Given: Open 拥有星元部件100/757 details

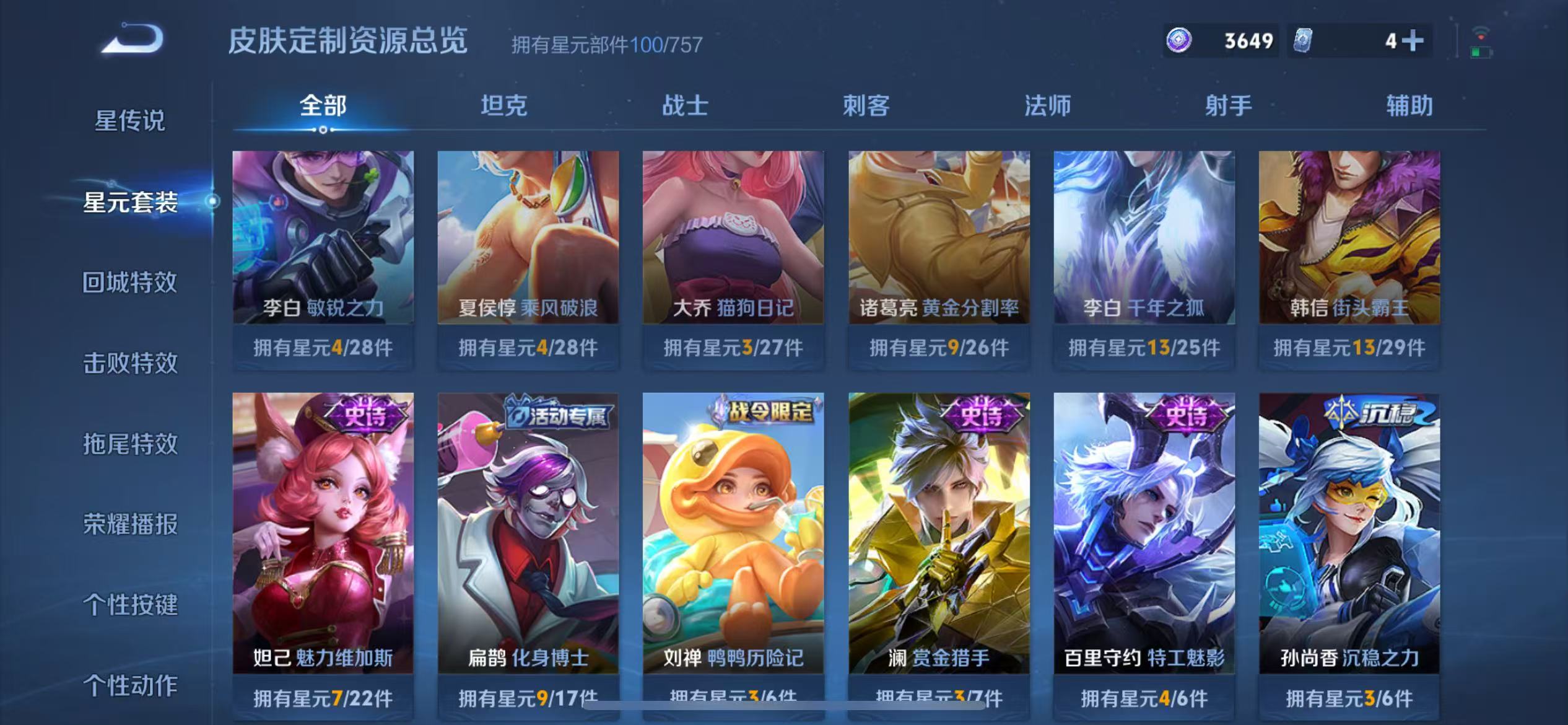Looking at the screenshot, I should tap(605, 45).
